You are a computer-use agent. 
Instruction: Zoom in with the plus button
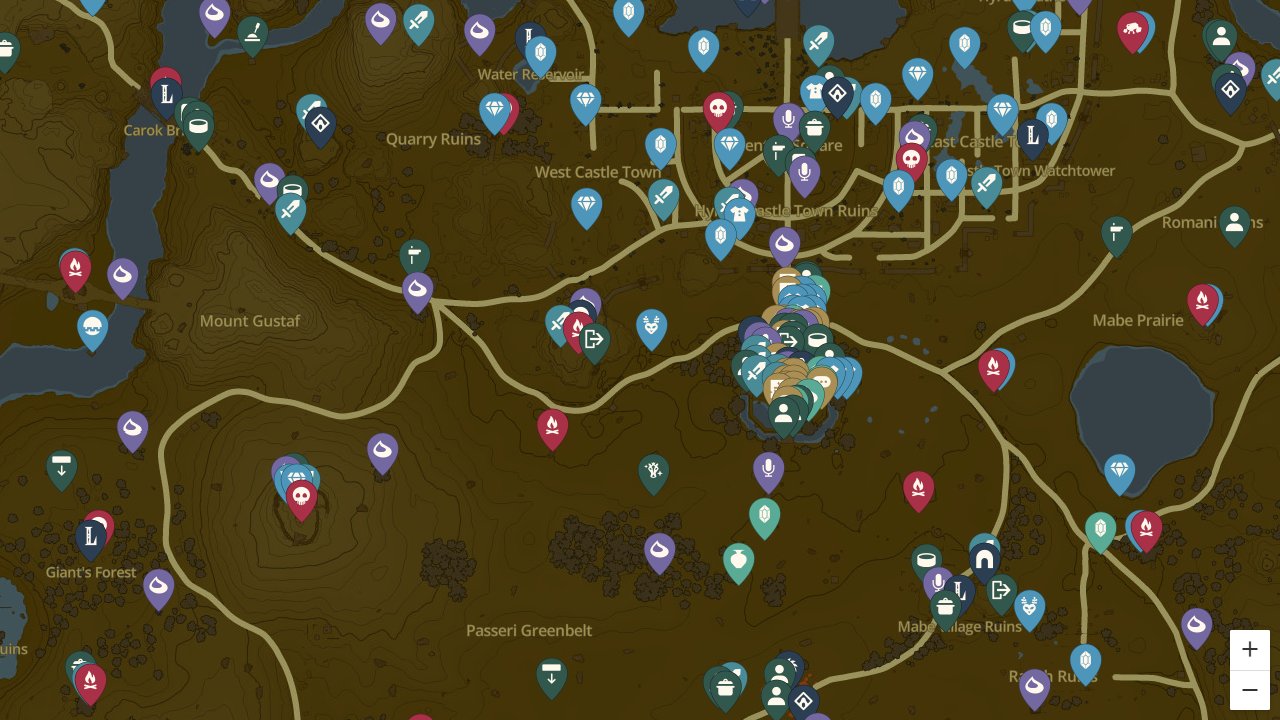(1250, 649)
